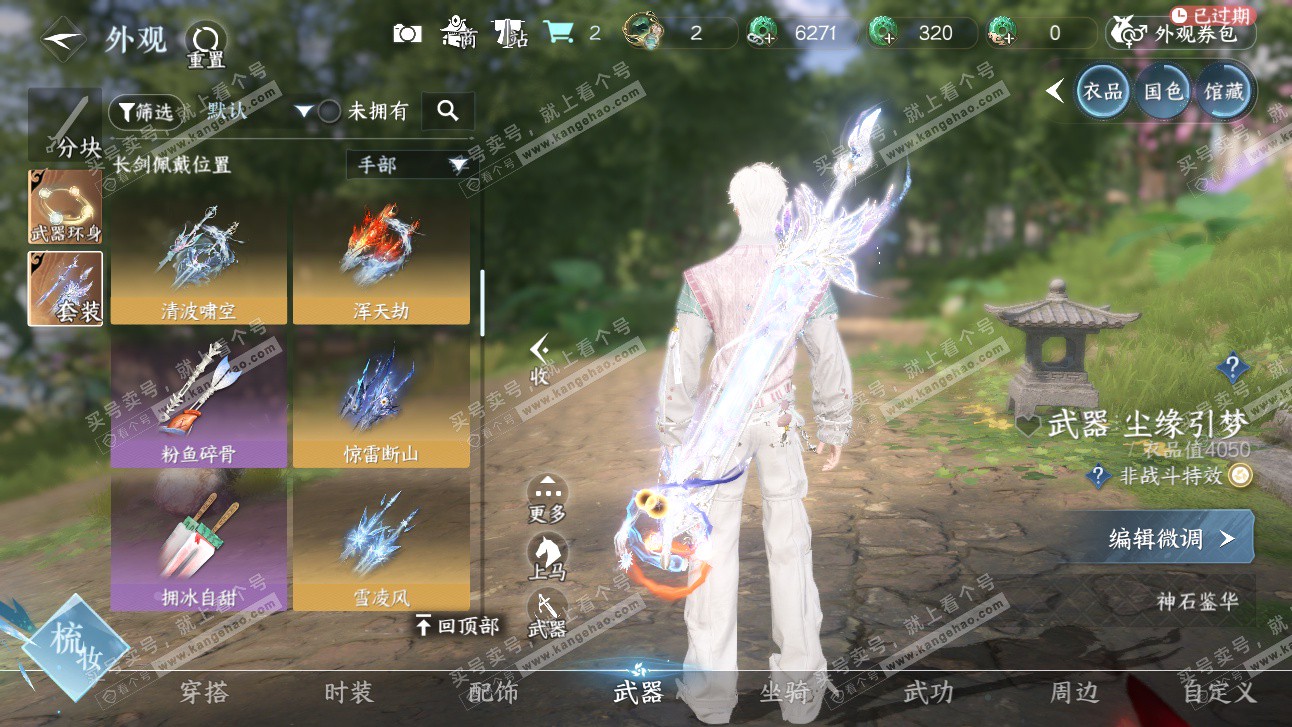Switch to the 国色 view

coord(1163,92)
